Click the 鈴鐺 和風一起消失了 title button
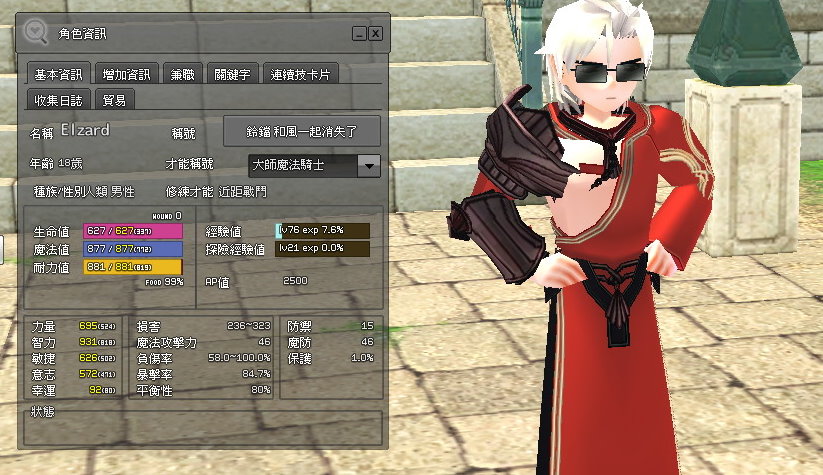This screenshot has height=475, width=823. pyautogui.click(x=301, y=131)
